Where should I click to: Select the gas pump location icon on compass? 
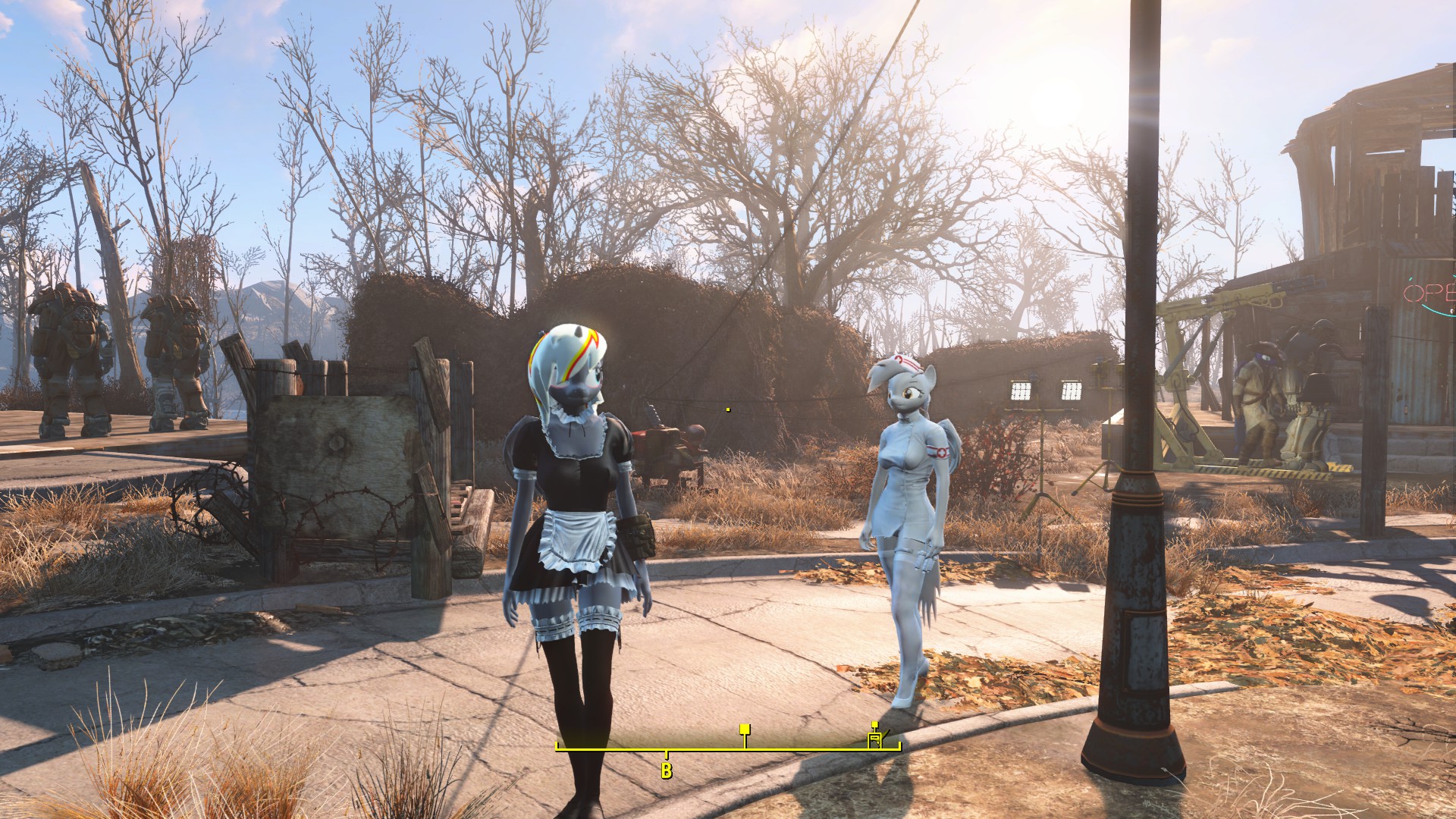(876, 740)
